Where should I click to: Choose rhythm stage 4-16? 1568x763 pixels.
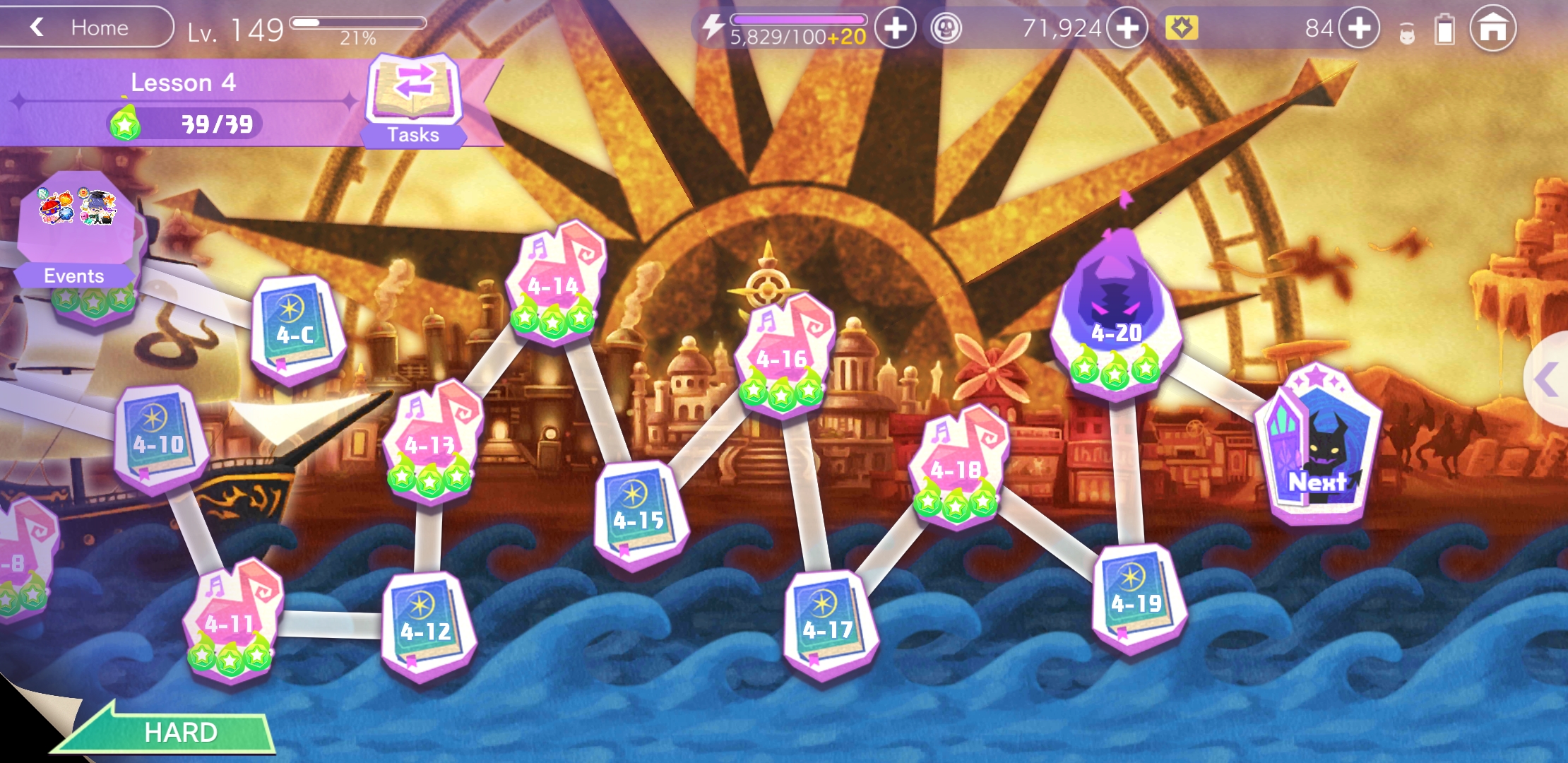click(783, 353)
